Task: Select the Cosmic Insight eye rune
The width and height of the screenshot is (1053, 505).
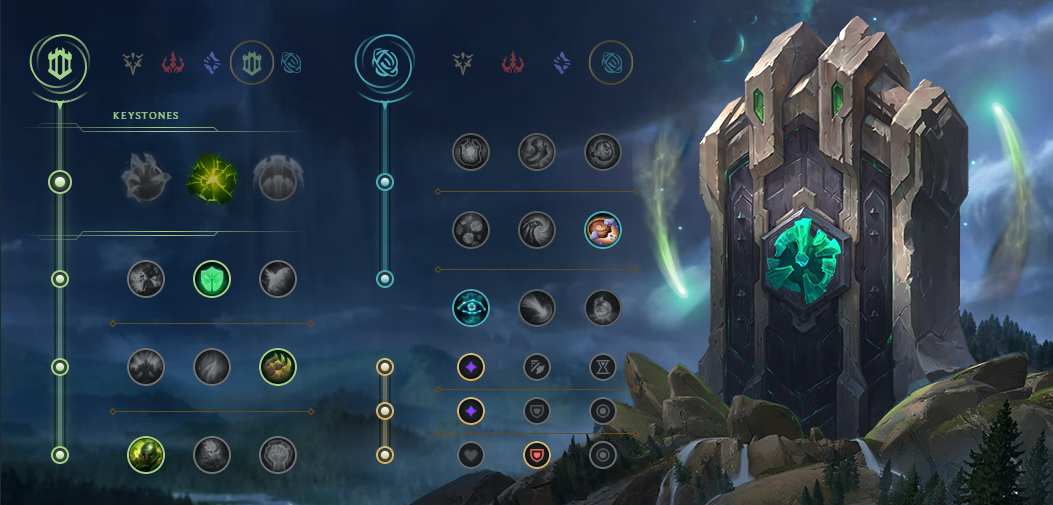Action: point(471,308)
